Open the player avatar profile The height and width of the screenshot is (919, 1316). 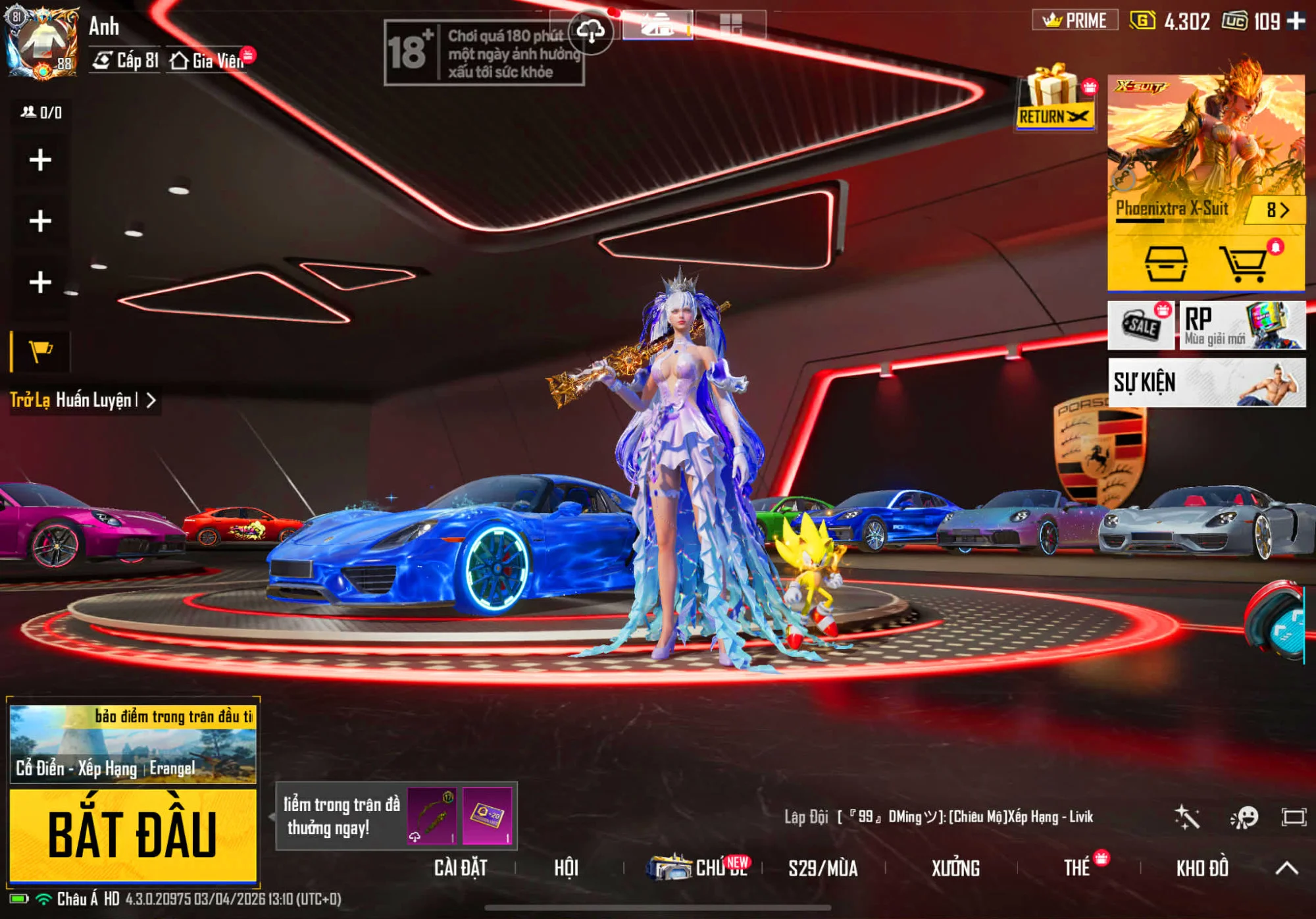point(43,43)
